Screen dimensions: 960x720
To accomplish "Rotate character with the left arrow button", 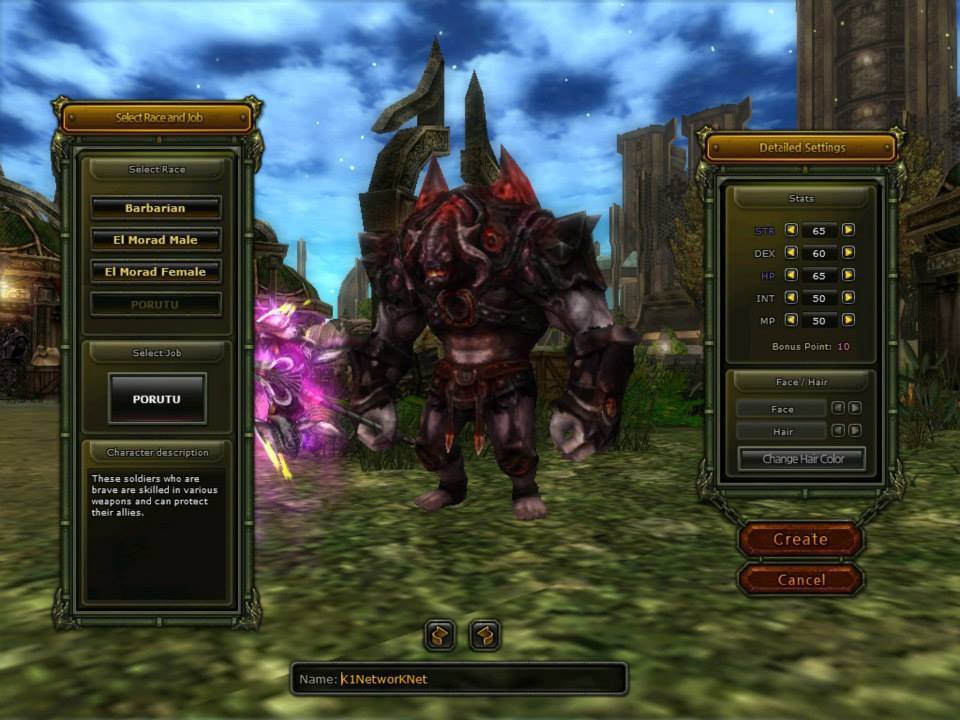I will [440, 634].
